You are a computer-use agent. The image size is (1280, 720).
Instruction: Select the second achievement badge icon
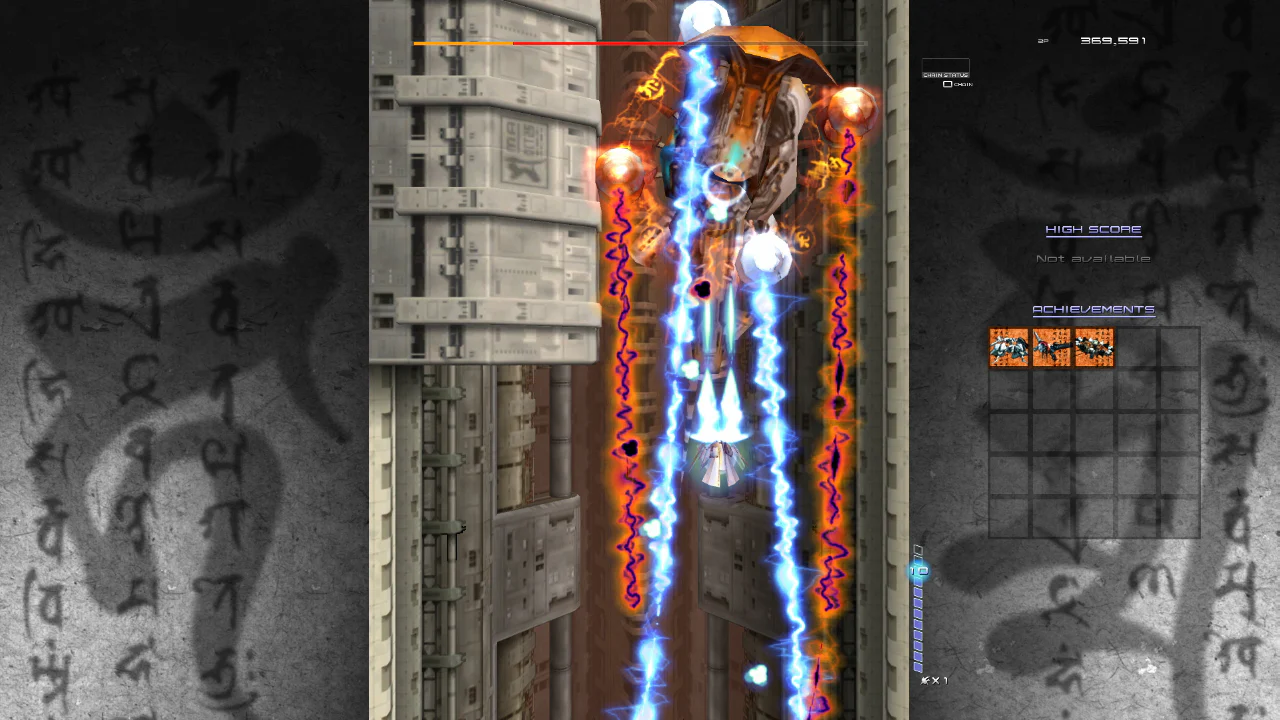1051,348
